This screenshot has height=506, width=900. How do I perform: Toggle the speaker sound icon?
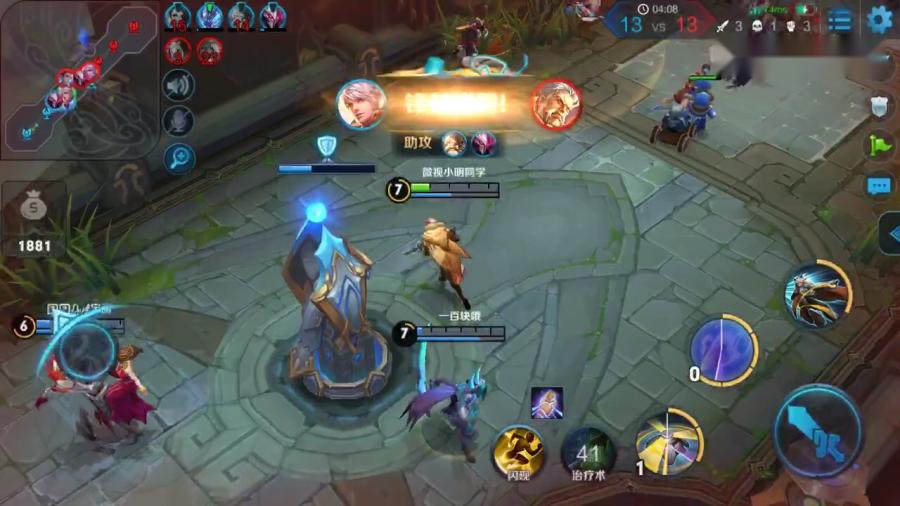pyautogui.click(x=178, y=87)
